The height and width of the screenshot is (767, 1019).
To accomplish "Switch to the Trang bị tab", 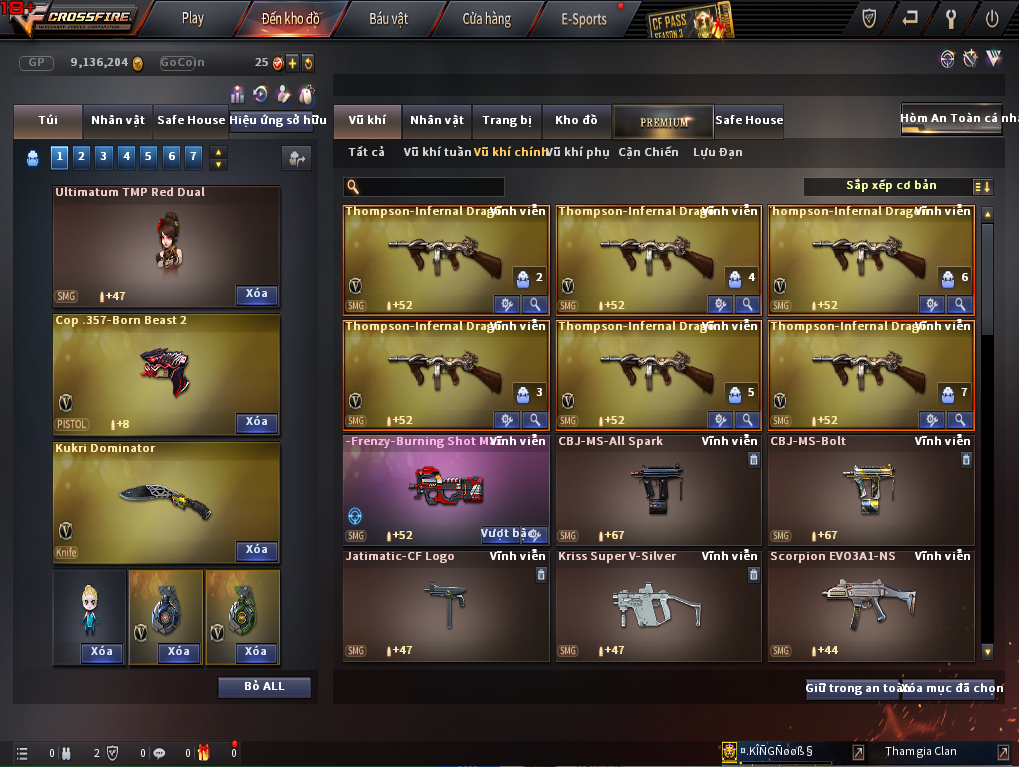I will [507, 121].
